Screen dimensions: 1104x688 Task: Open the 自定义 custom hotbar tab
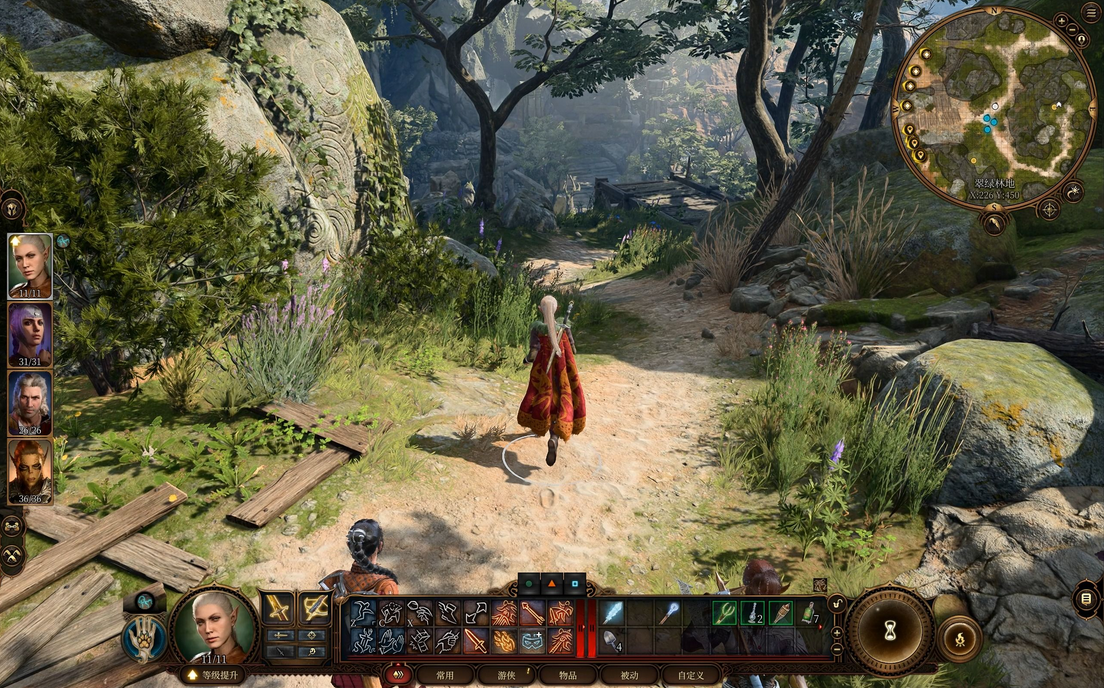point(691,675)
